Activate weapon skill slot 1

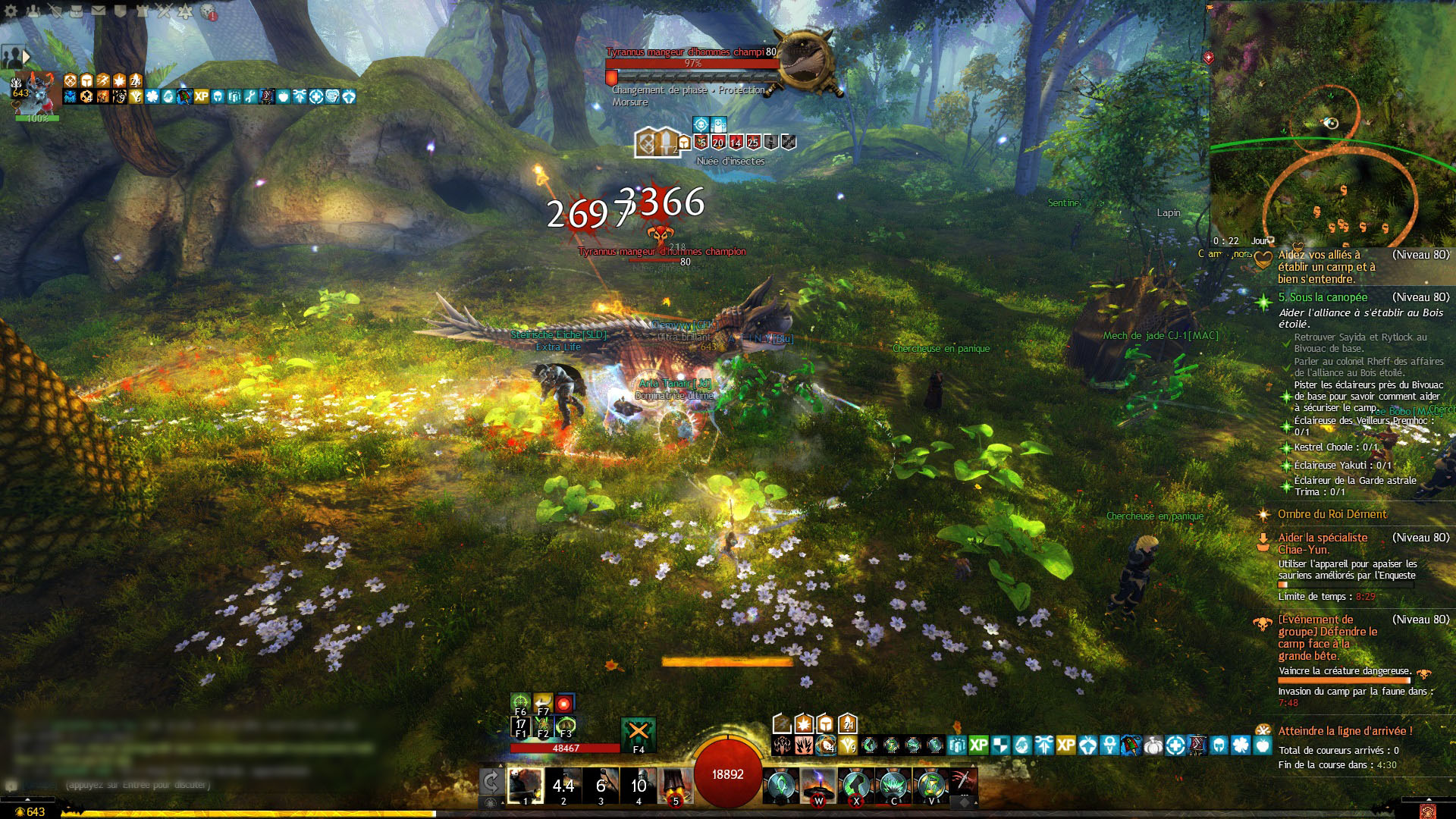pos(525,784)
